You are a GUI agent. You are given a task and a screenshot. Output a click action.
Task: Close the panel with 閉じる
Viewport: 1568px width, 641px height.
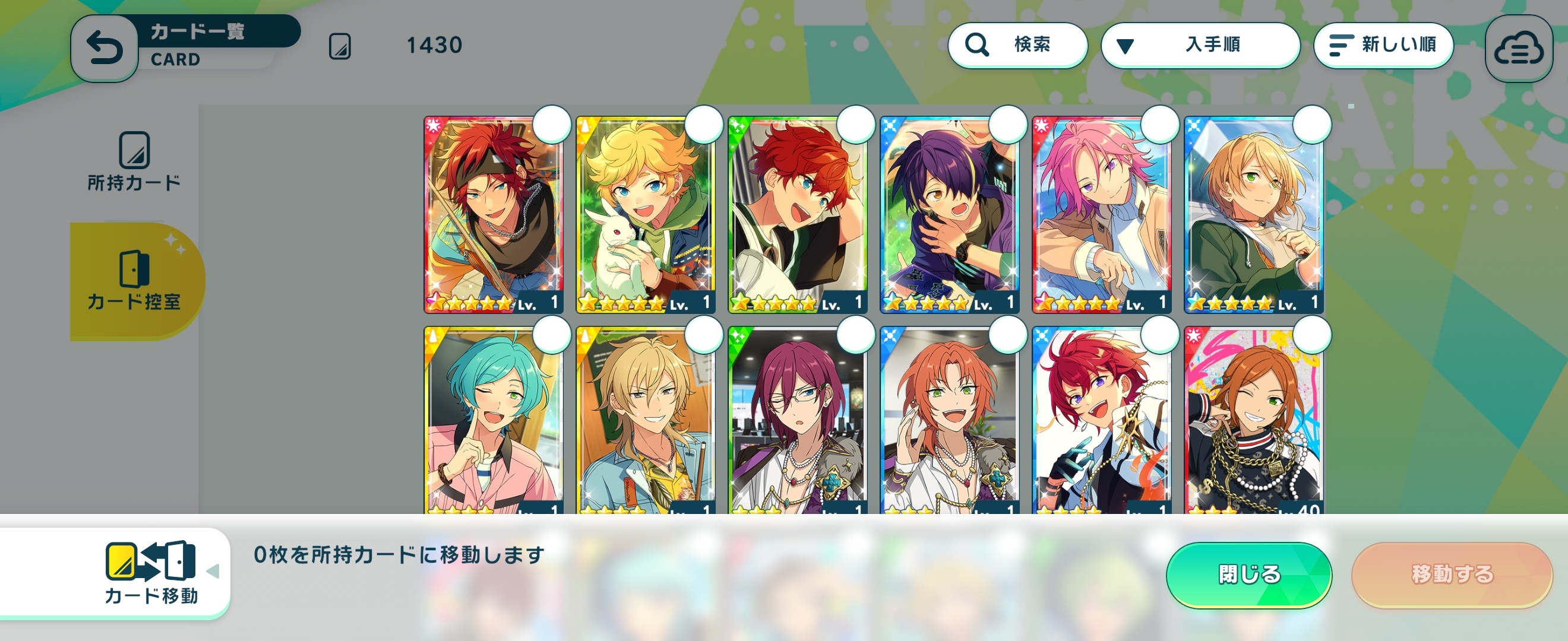(x=1248, y=574)
